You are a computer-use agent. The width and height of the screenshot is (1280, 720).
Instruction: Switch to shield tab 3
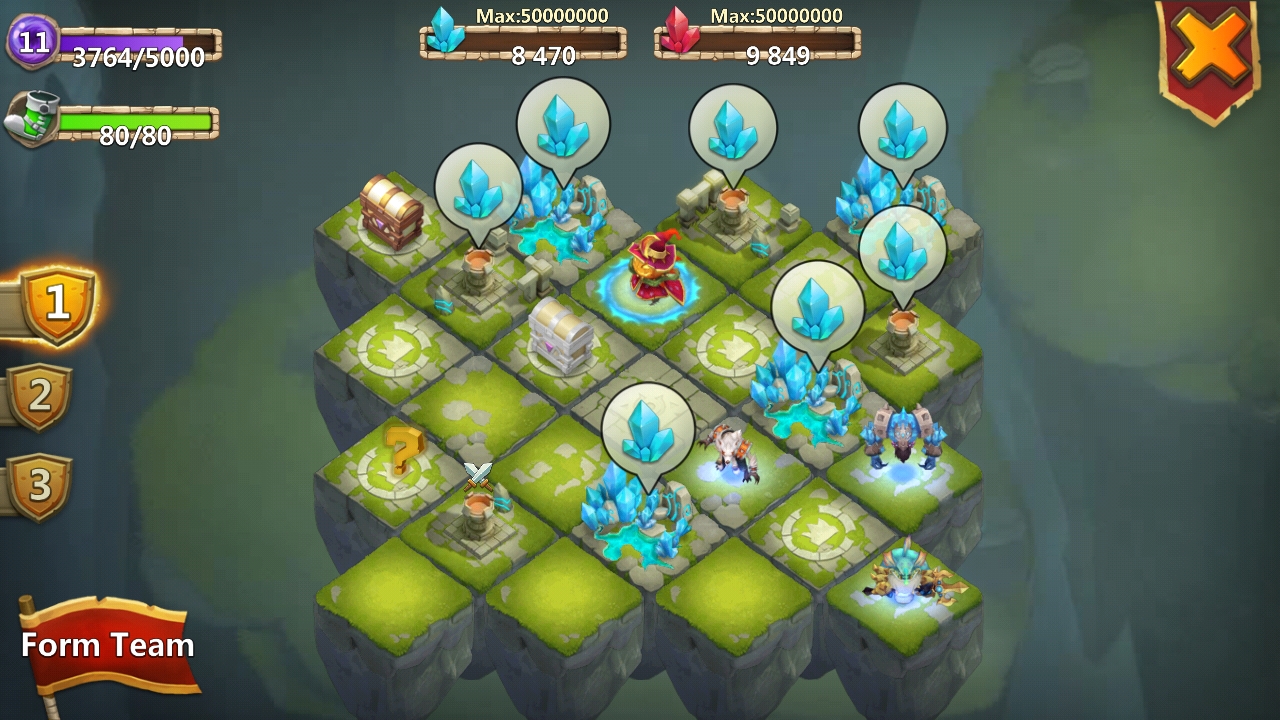pyautogui.click(x=40, y=485)
